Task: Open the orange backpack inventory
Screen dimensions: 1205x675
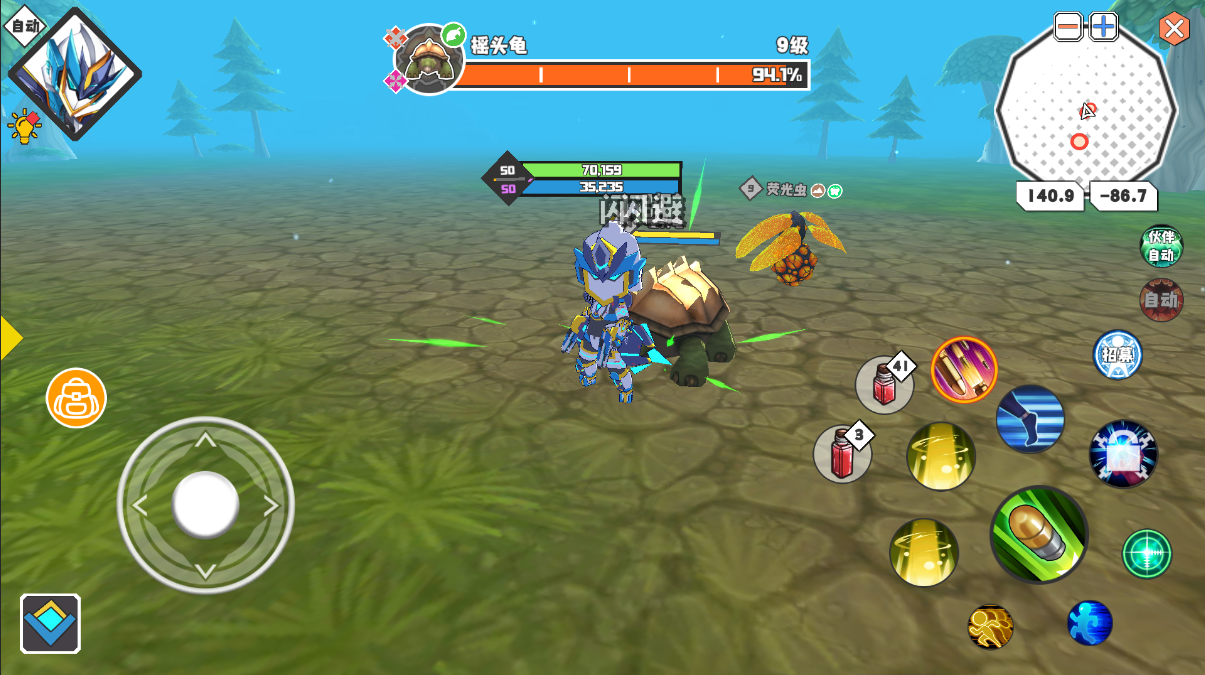Action: [76, 398]
